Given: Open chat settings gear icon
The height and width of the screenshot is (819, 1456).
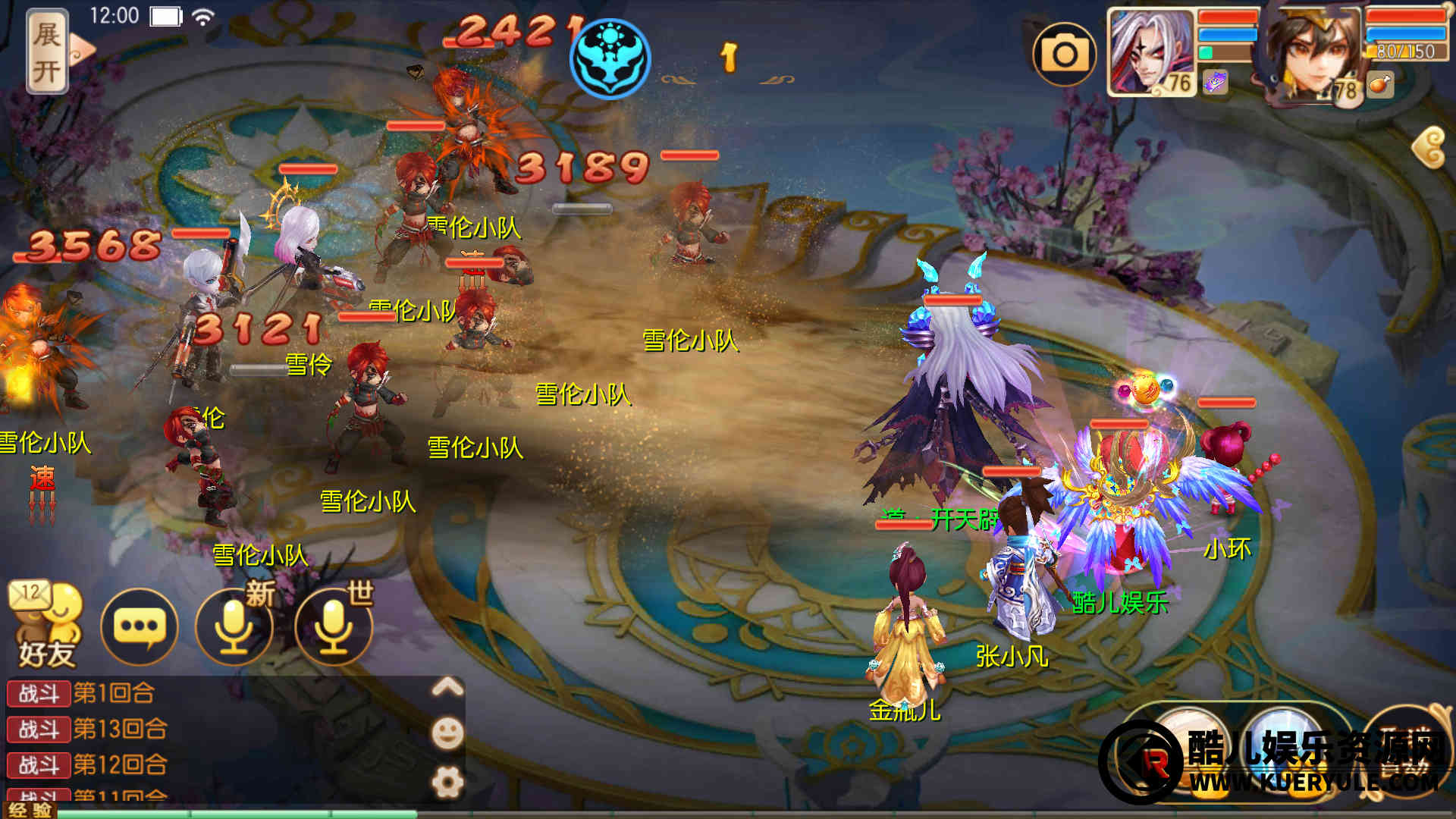Looking at the screenshot, I should click(447, 781).
